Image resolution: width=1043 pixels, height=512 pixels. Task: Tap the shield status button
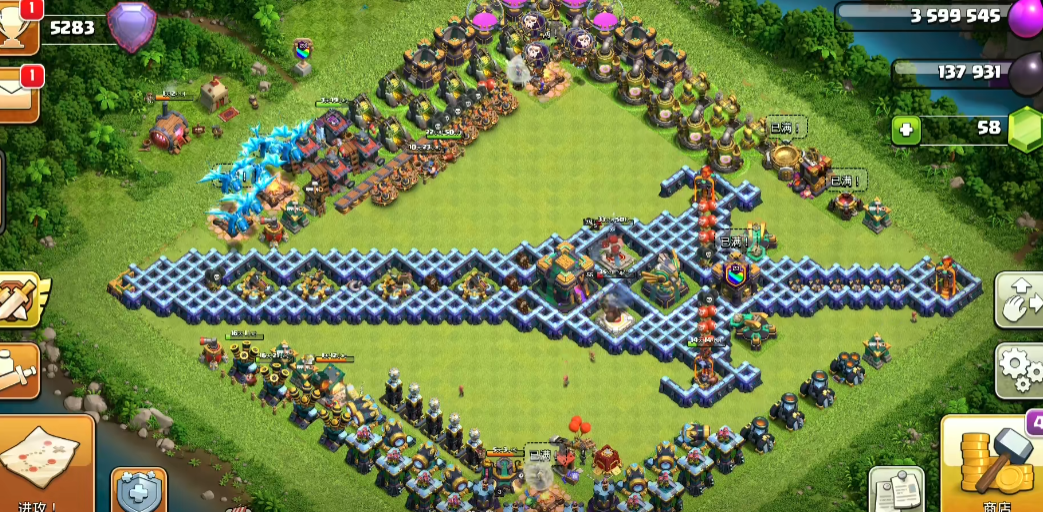coord(138,490)
